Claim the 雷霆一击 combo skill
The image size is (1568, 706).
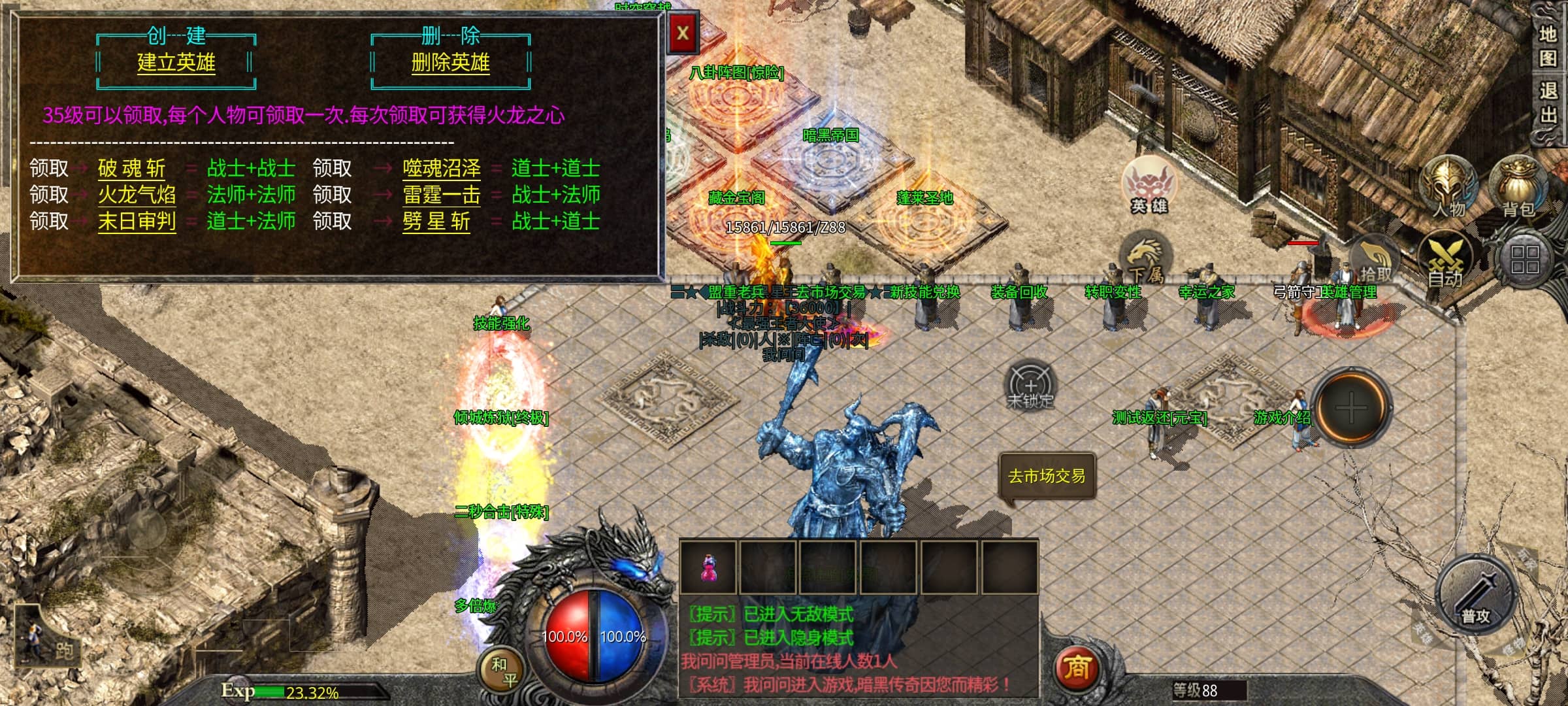pos(441,195)
